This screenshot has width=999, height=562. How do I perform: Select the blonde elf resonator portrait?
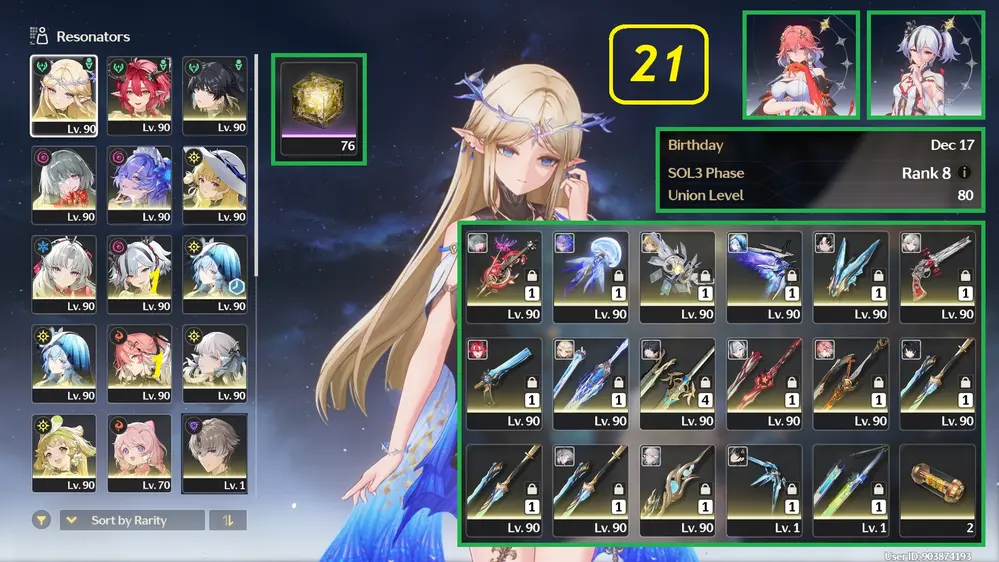click(64, 95)
